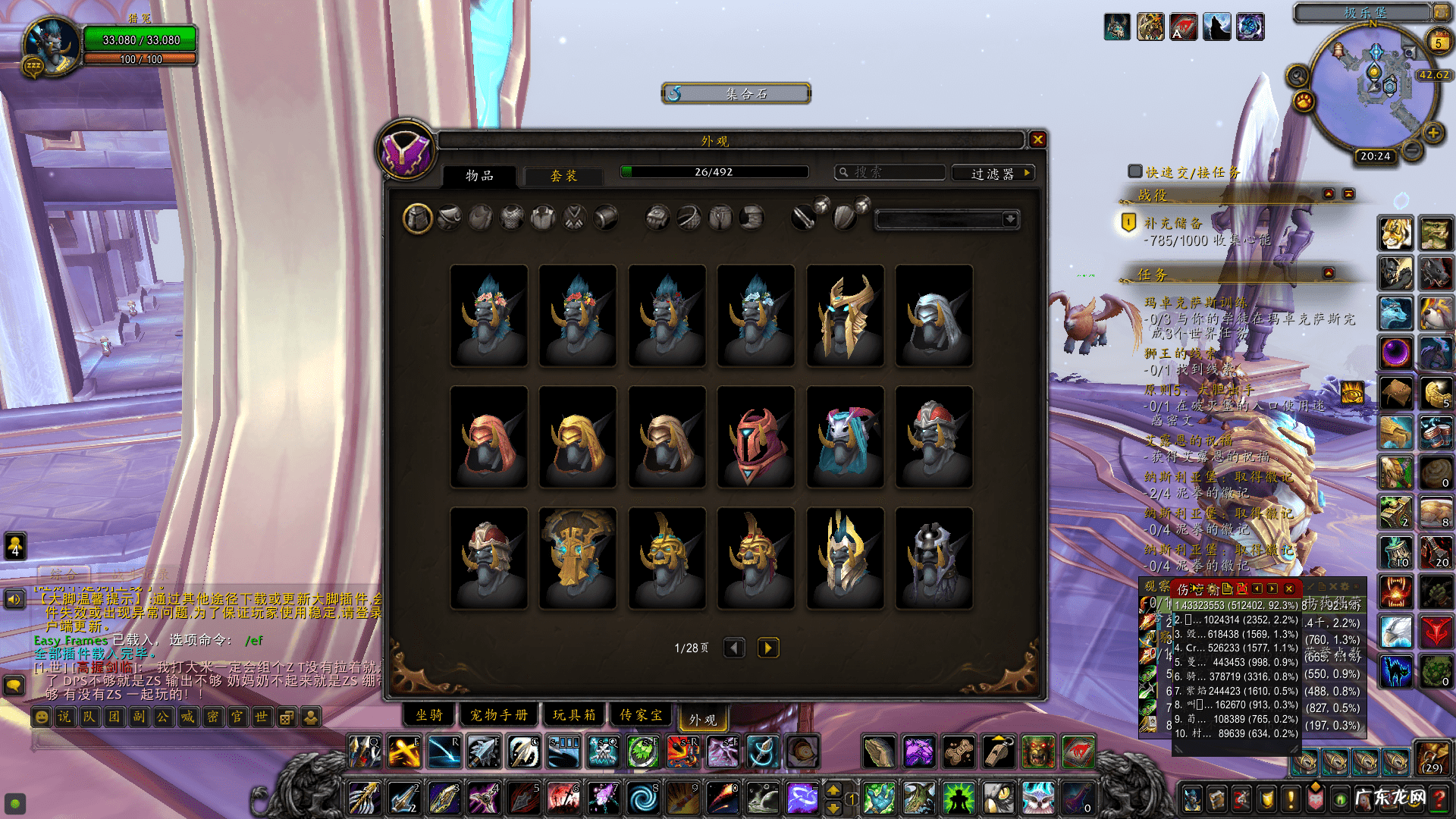Close the damage meter window
The height and width of the screenshot is (819, 1456).
point(1288,588)
